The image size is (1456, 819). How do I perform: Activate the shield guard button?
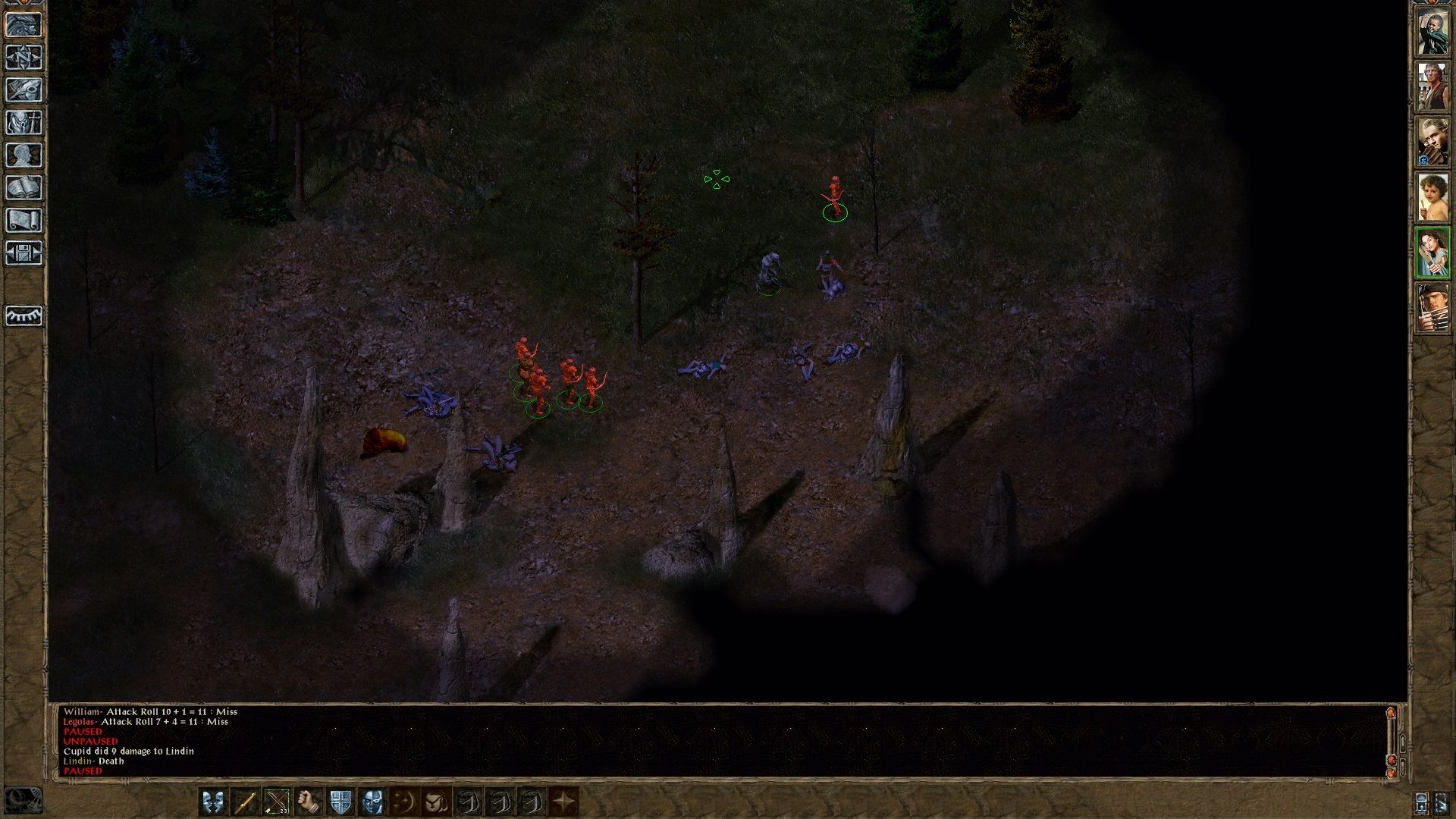pos(340,802)
